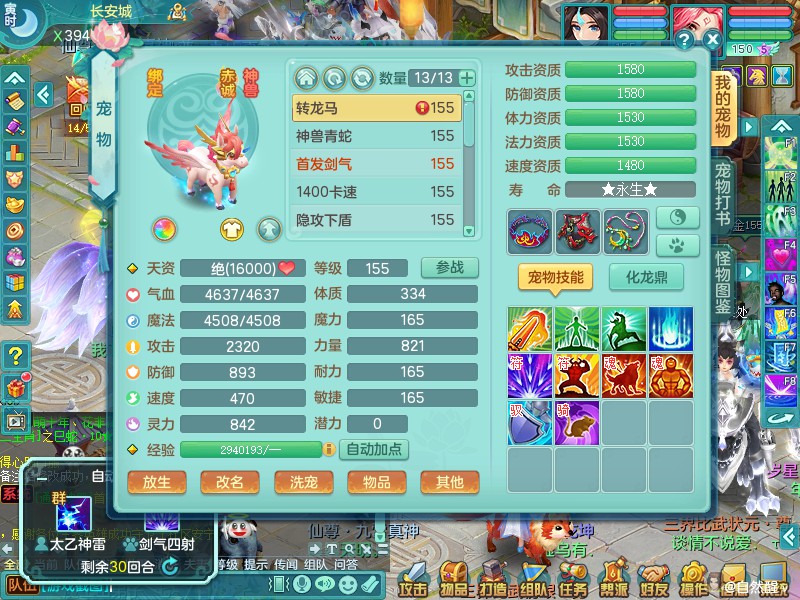Viewport: 800px width, 600px height.
Task: Select 神兽青蛇 in the pet list
Action: [x=376, y=136]
